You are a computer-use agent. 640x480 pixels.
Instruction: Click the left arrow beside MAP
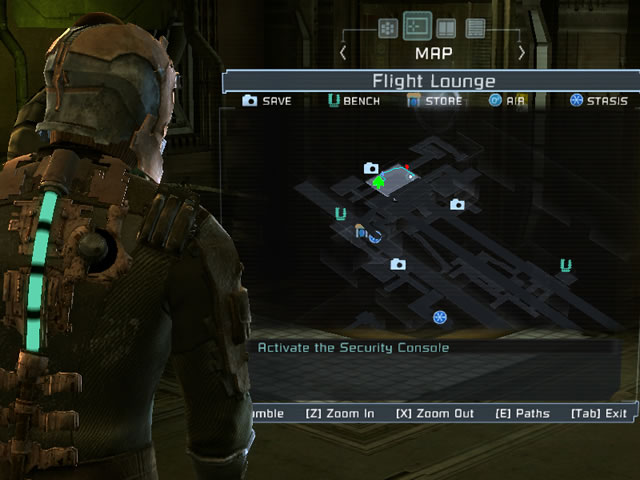pyautogui.click(x=344, y=52)
